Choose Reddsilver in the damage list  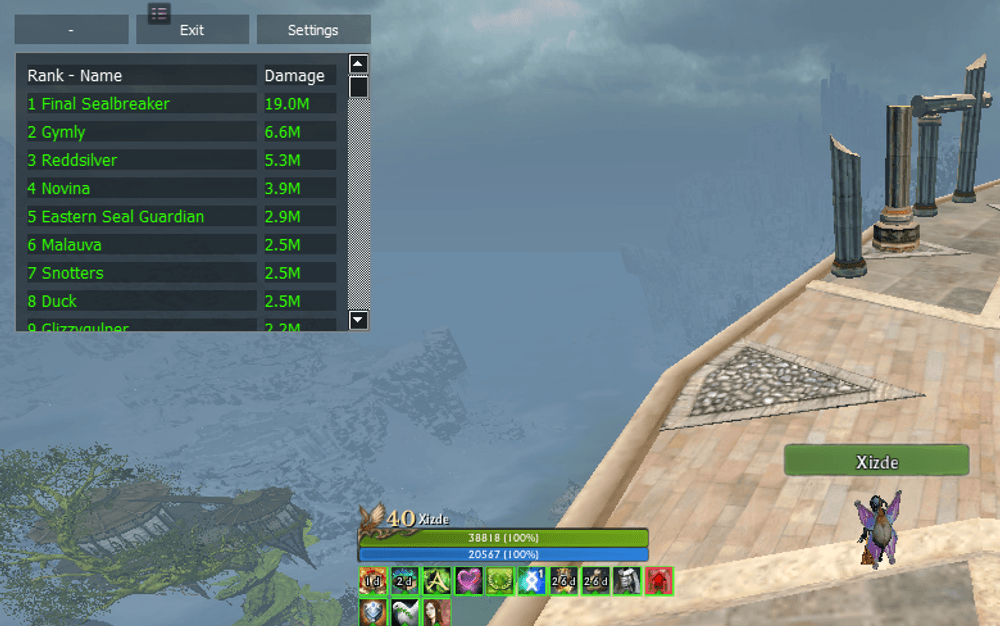coord(141,160)
